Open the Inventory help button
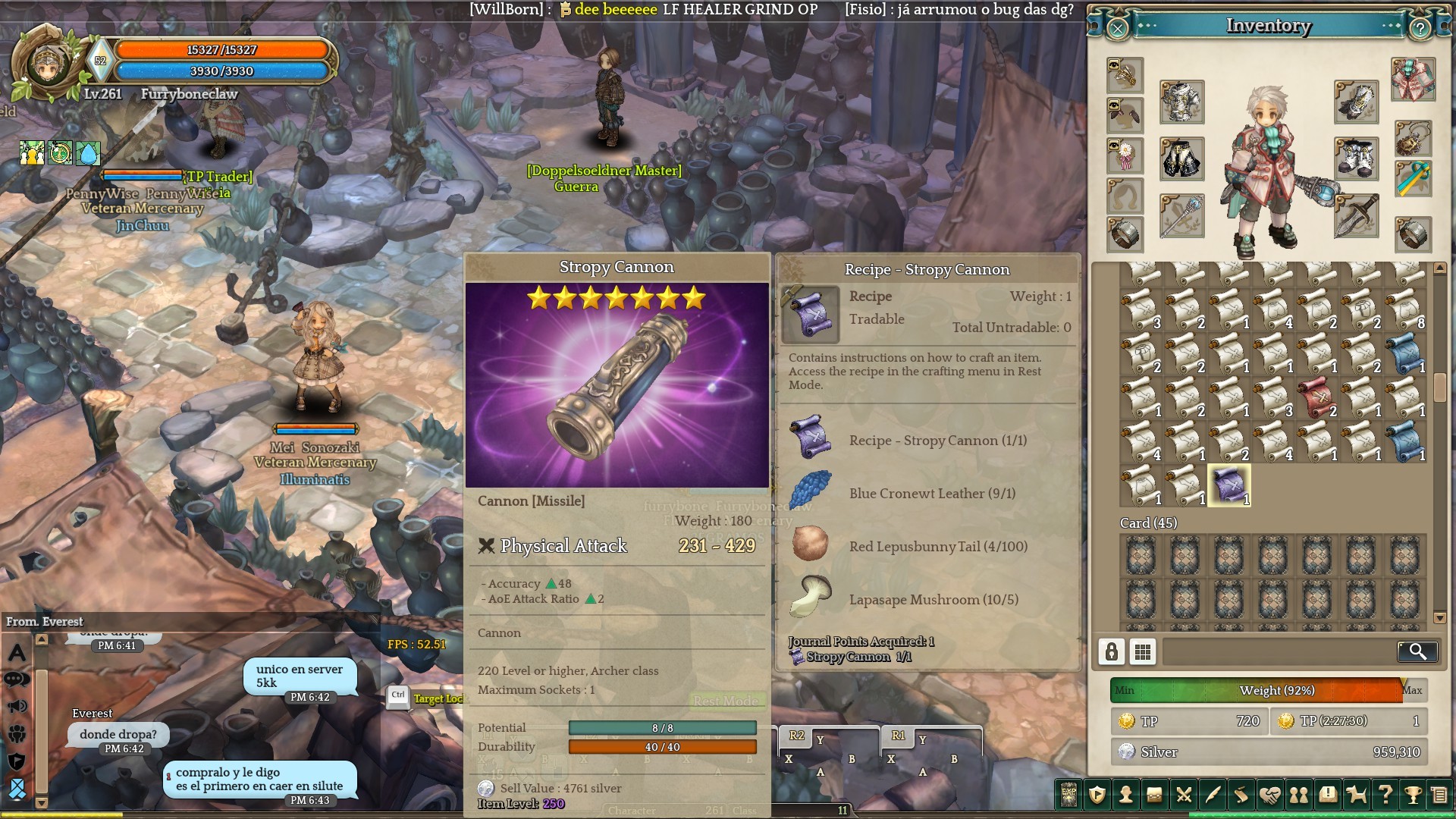 click(1420, 29)
